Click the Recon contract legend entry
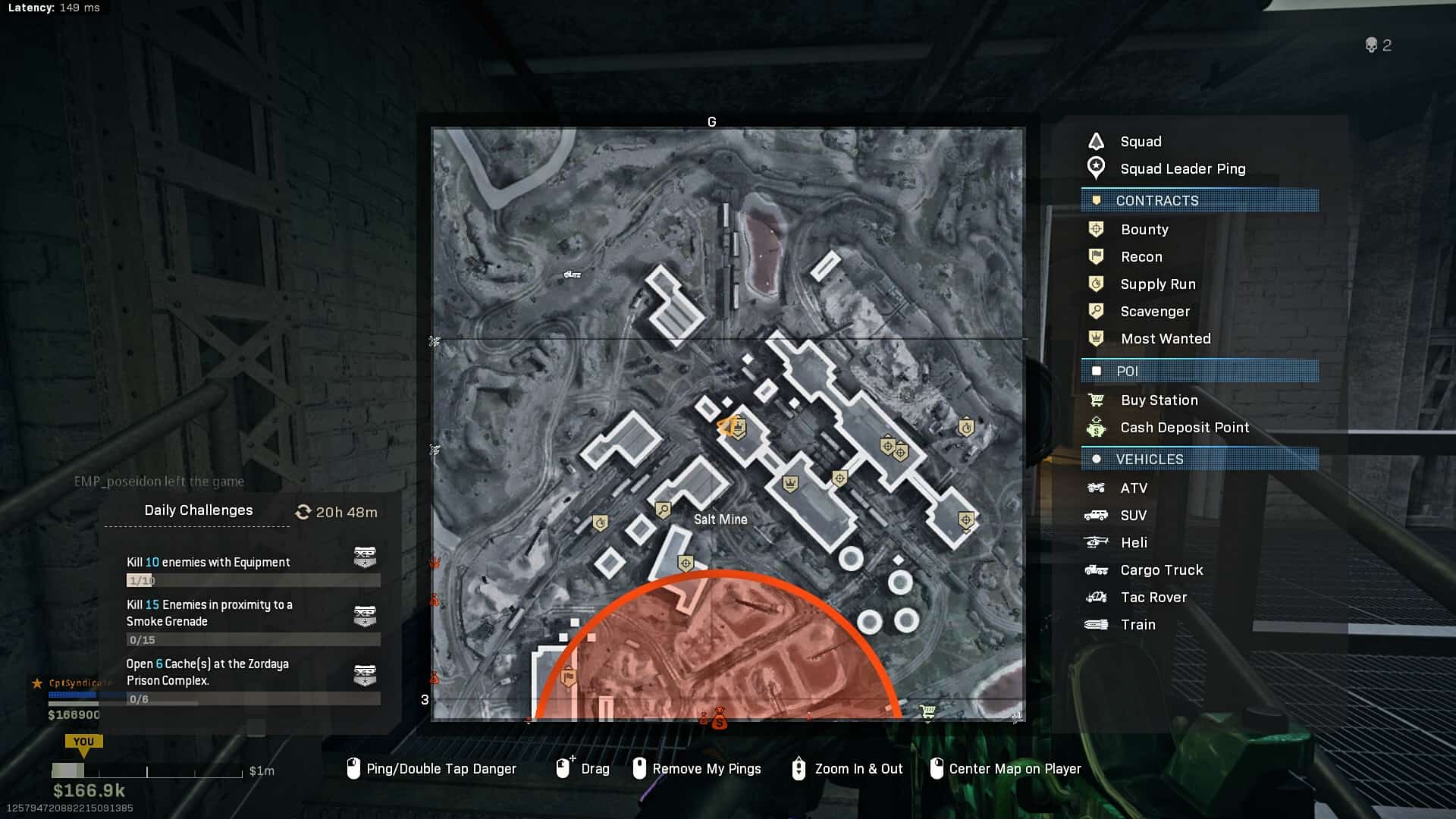The image size is (1456, 819). pos(1141,256)
